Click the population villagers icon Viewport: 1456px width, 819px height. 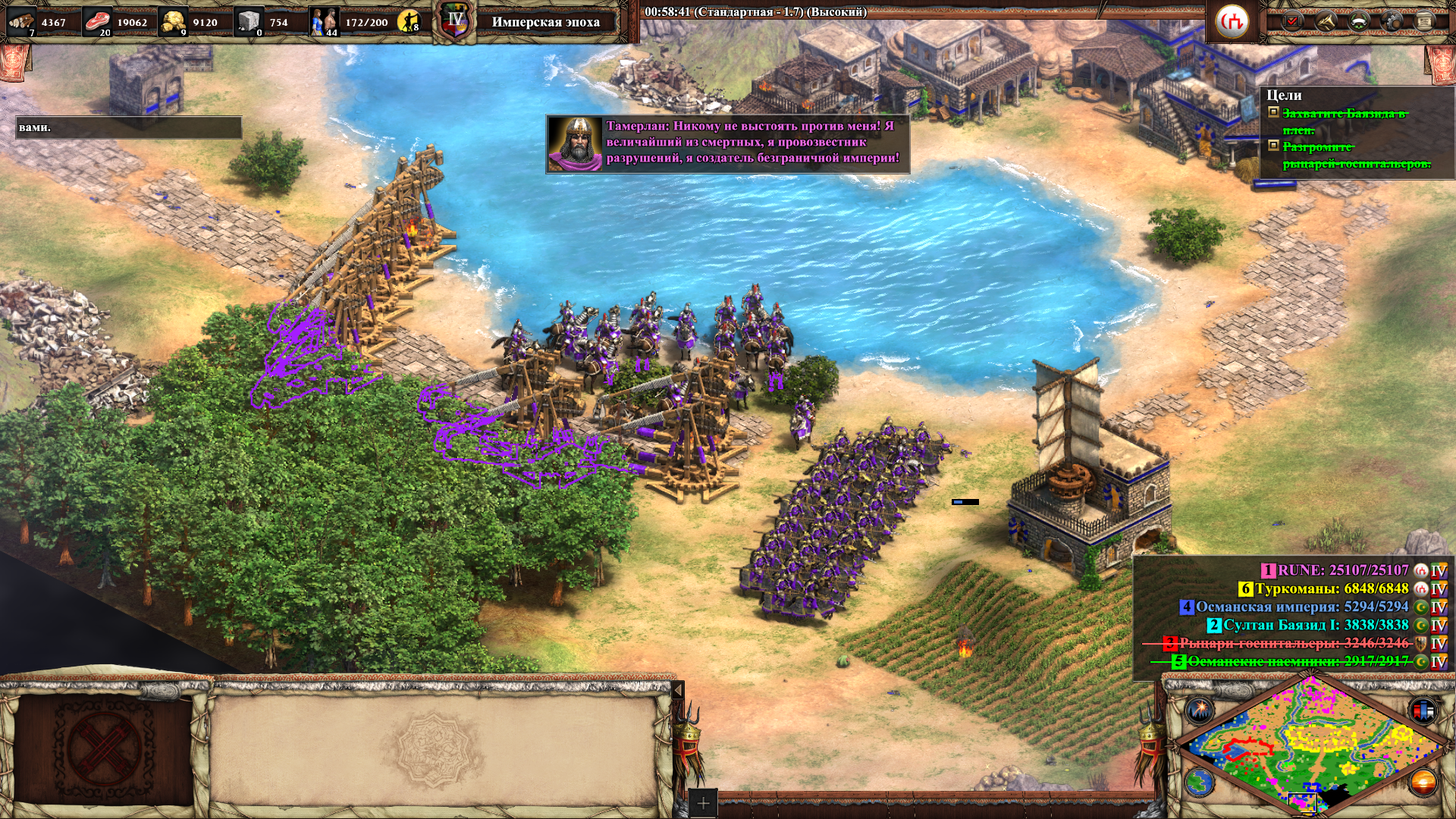coord(325,21)
